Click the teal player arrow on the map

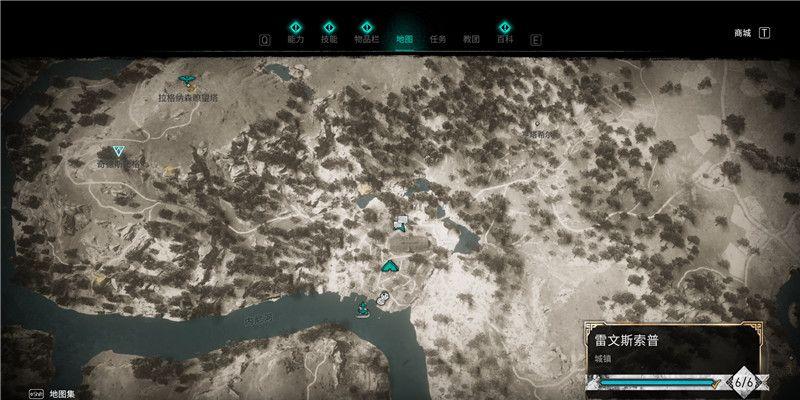[x=389, y=265]
